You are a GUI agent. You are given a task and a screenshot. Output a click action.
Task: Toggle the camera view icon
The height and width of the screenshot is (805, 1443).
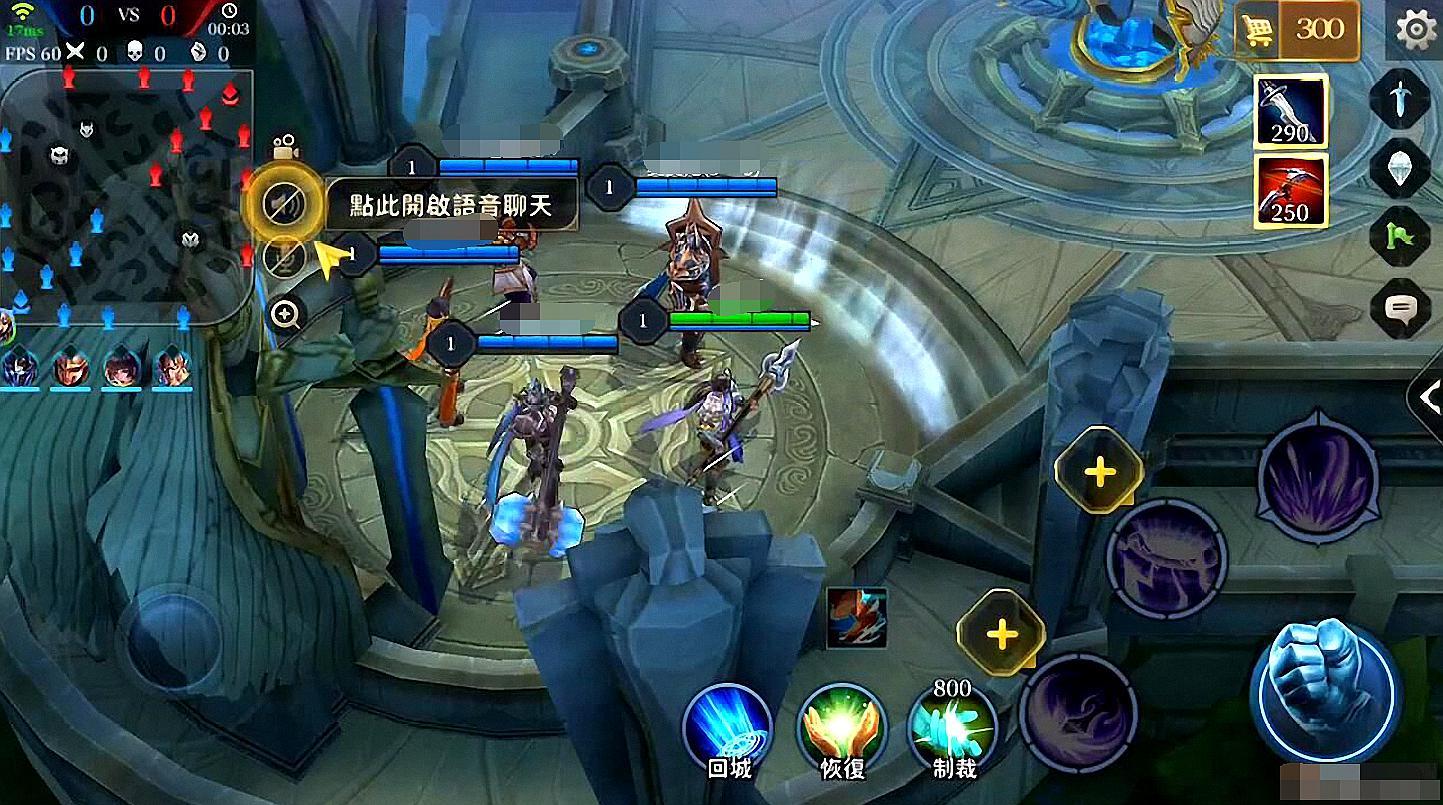tap(285, 145)
